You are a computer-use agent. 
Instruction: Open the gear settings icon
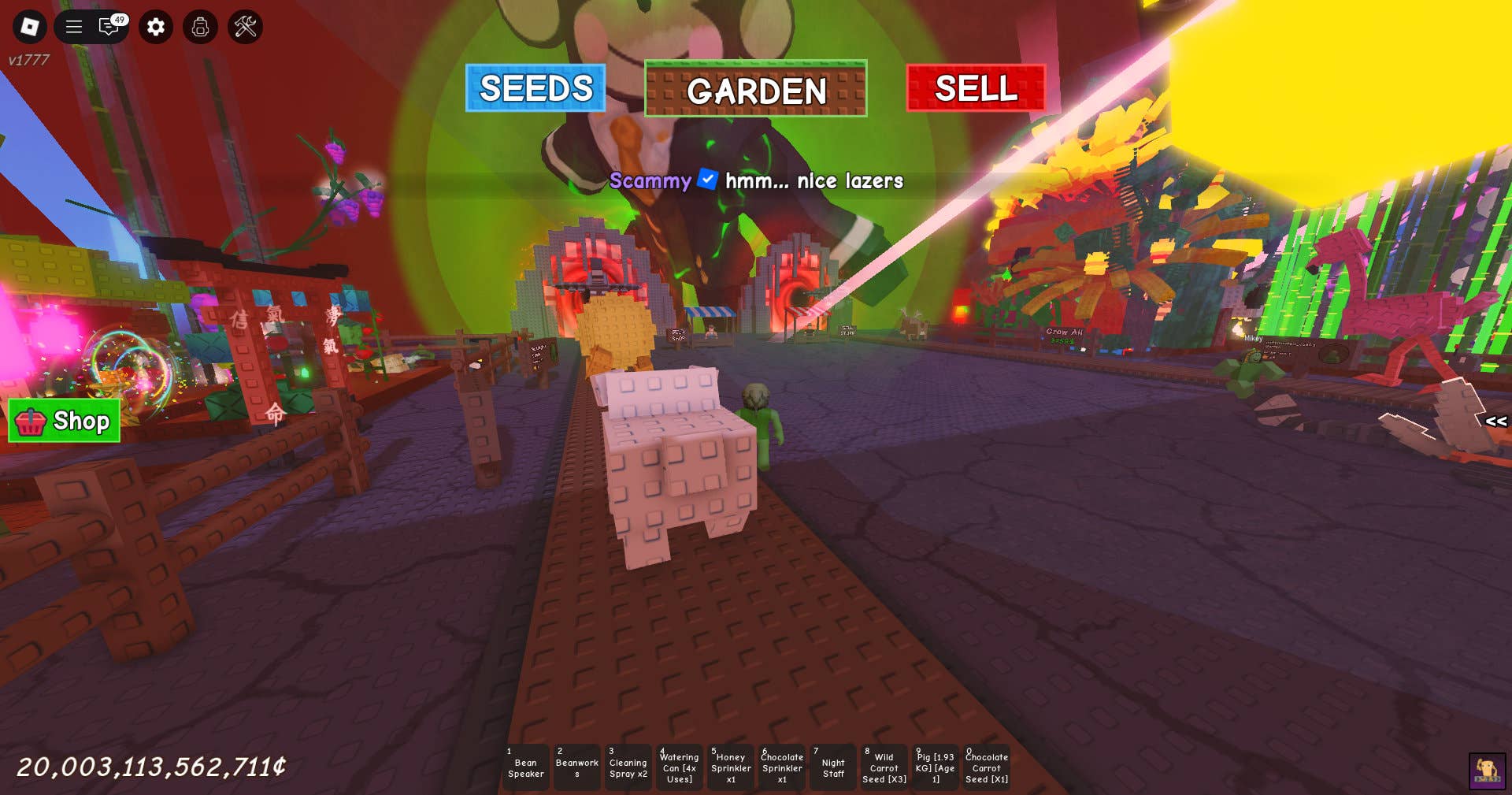click(x=156, y=27)
